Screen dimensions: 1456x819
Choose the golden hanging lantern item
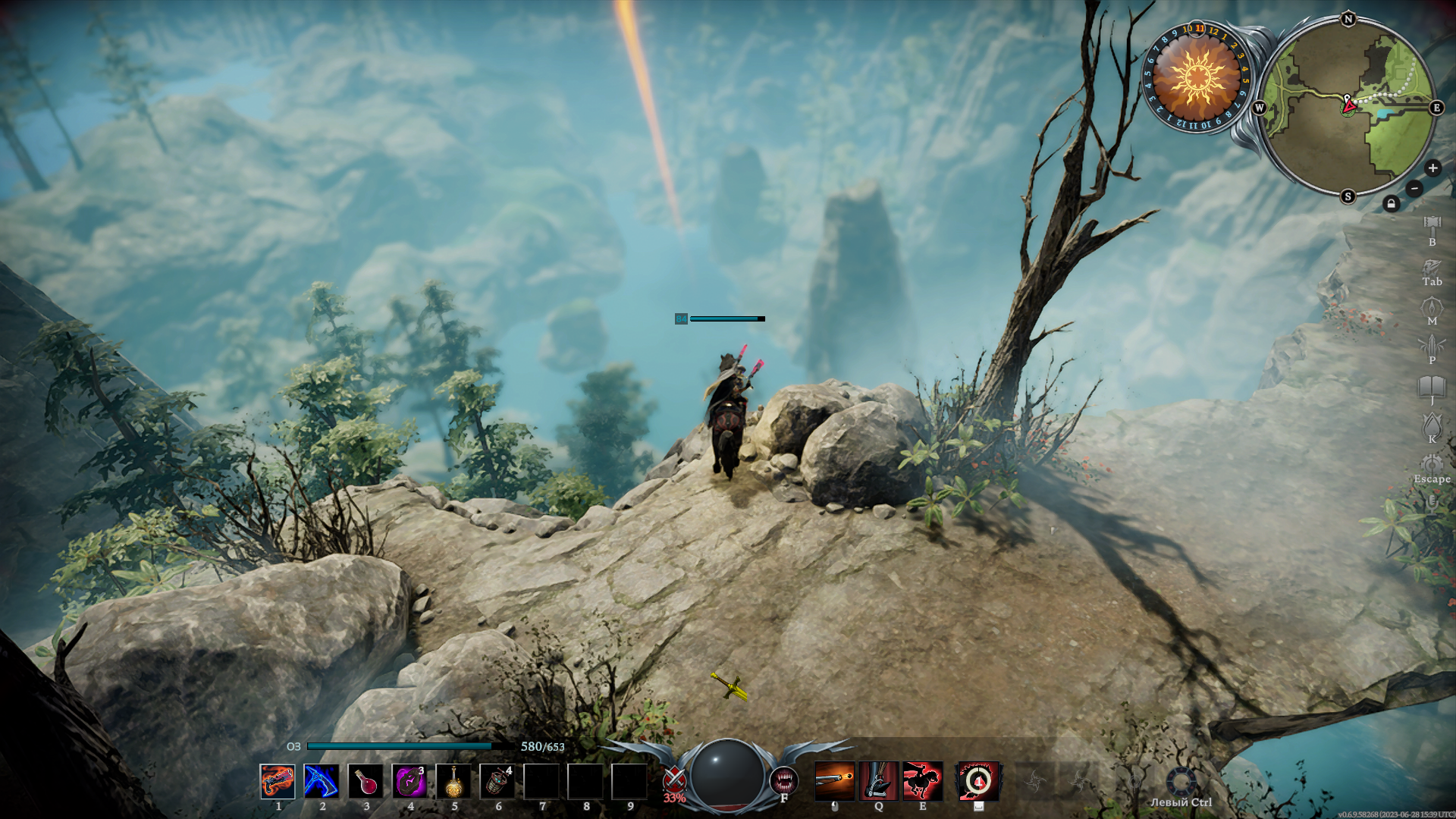coord(453,781)
